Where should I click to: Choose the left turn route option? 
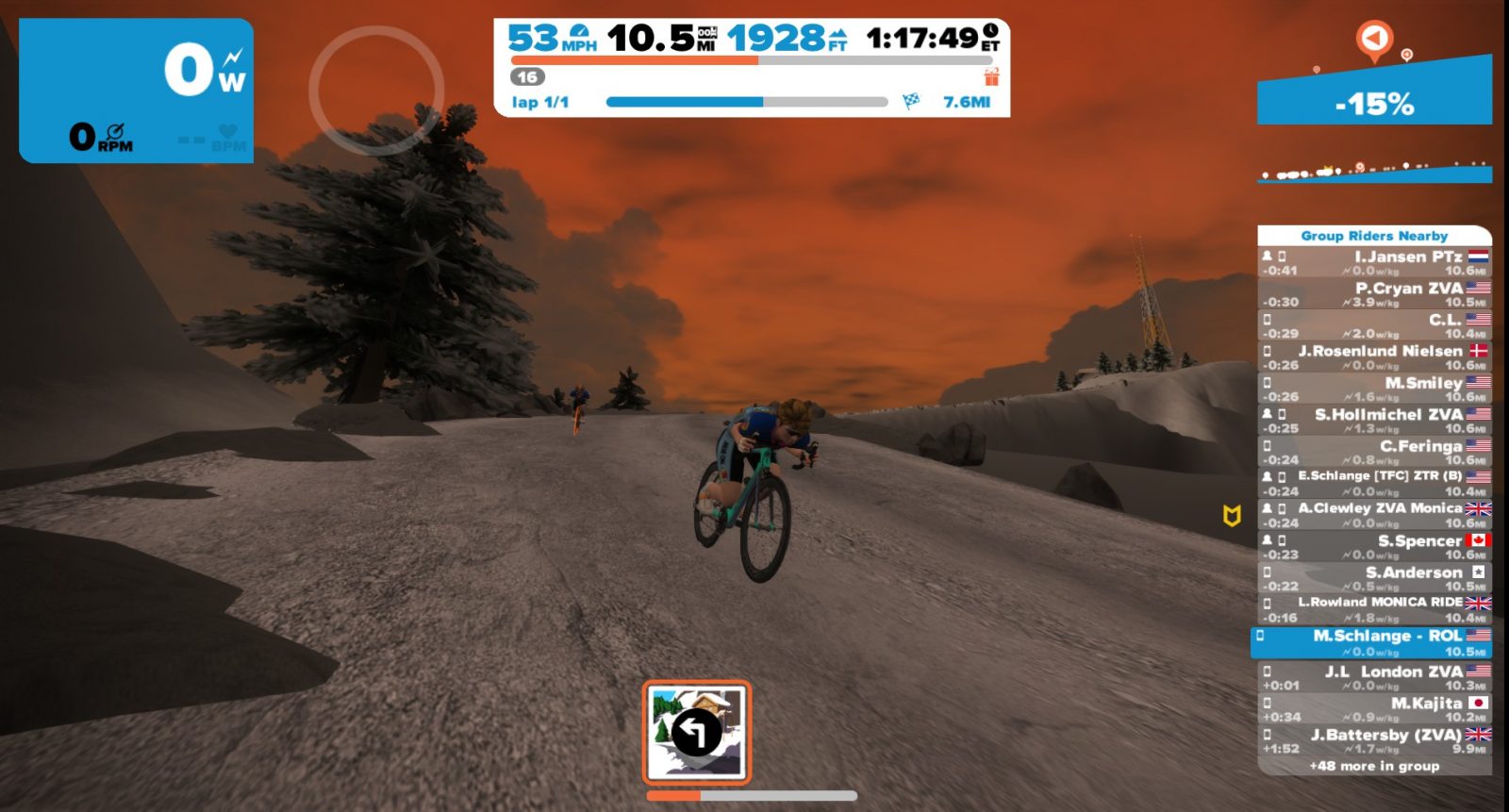697,732
